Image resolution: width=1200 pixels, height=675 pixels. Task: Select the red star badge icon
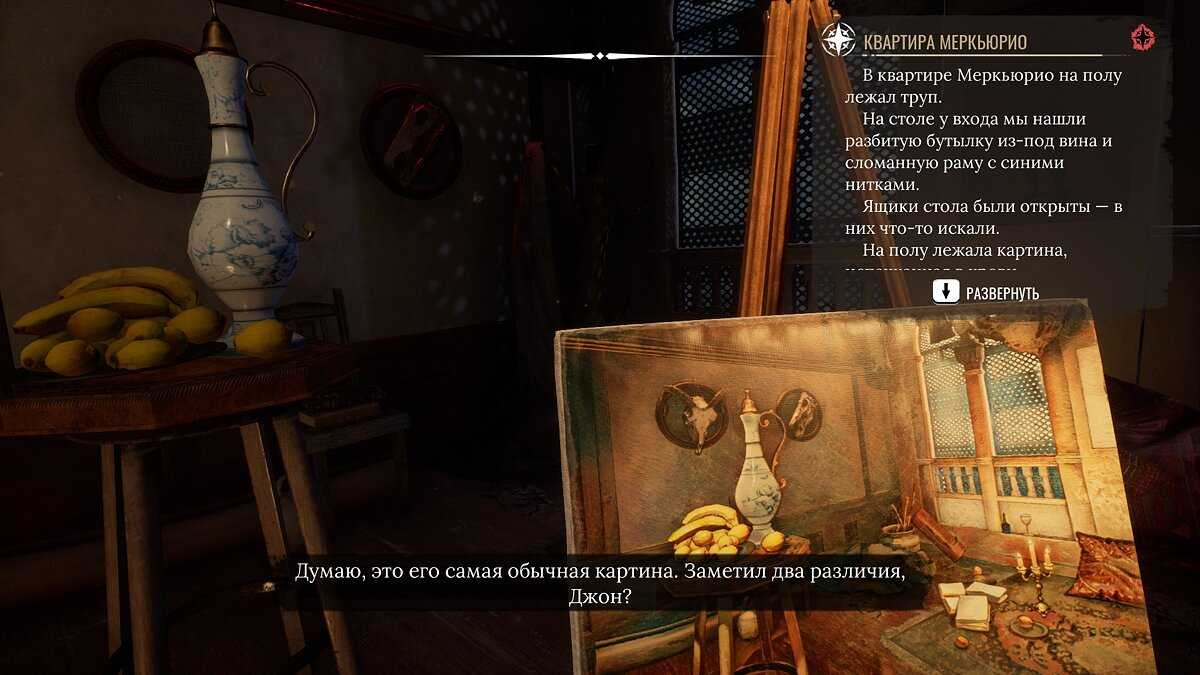(1142, 39)
